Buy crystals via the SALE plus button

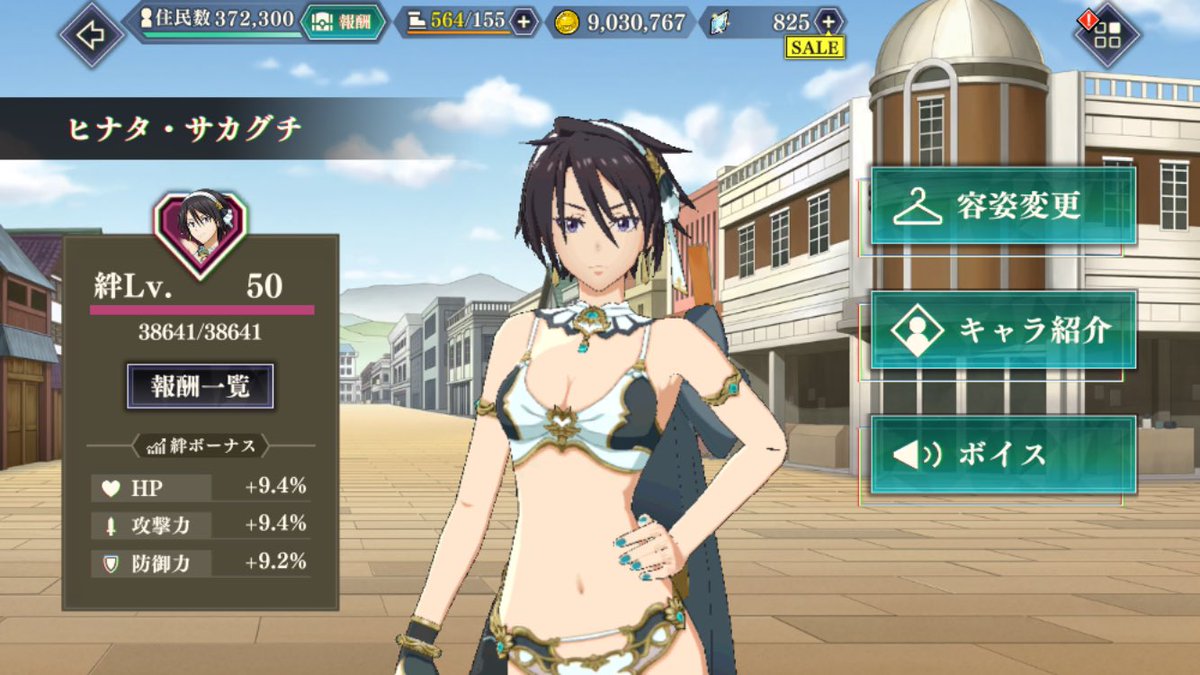click(x=828, y=22)
